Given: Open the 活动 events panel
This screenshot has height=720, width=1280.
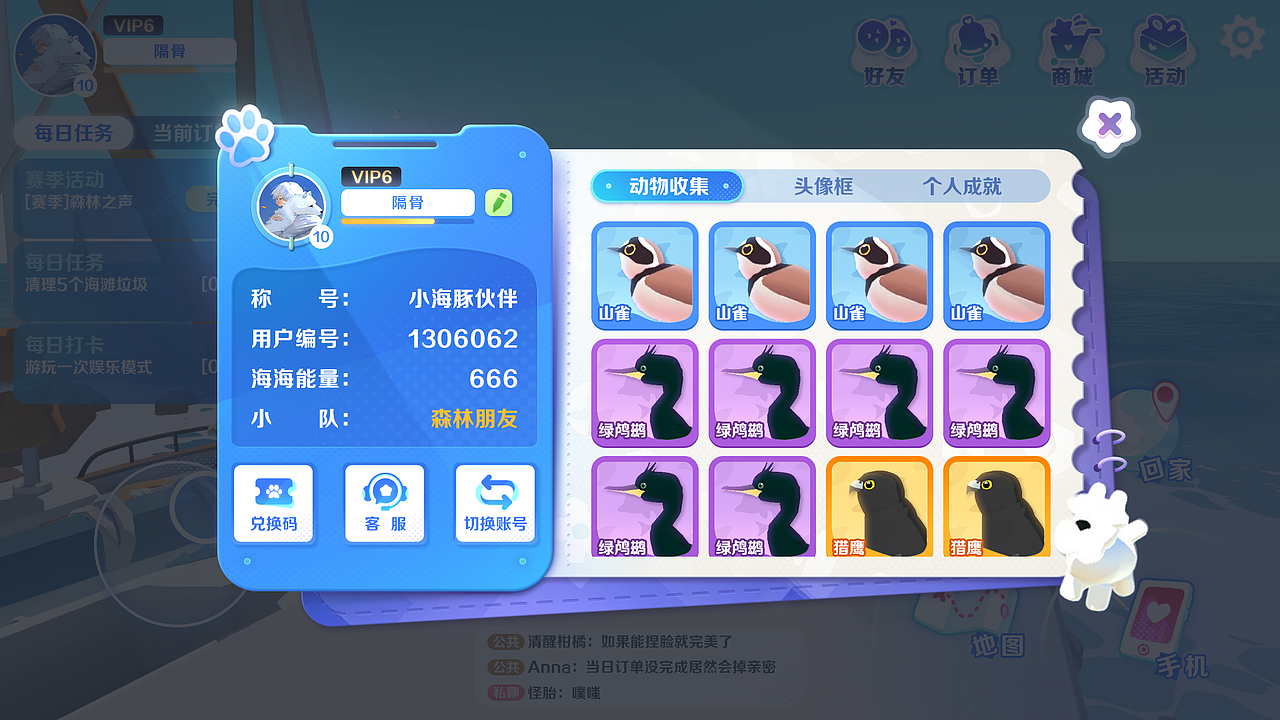Looking at the screenshot, I should point(1162,45).
